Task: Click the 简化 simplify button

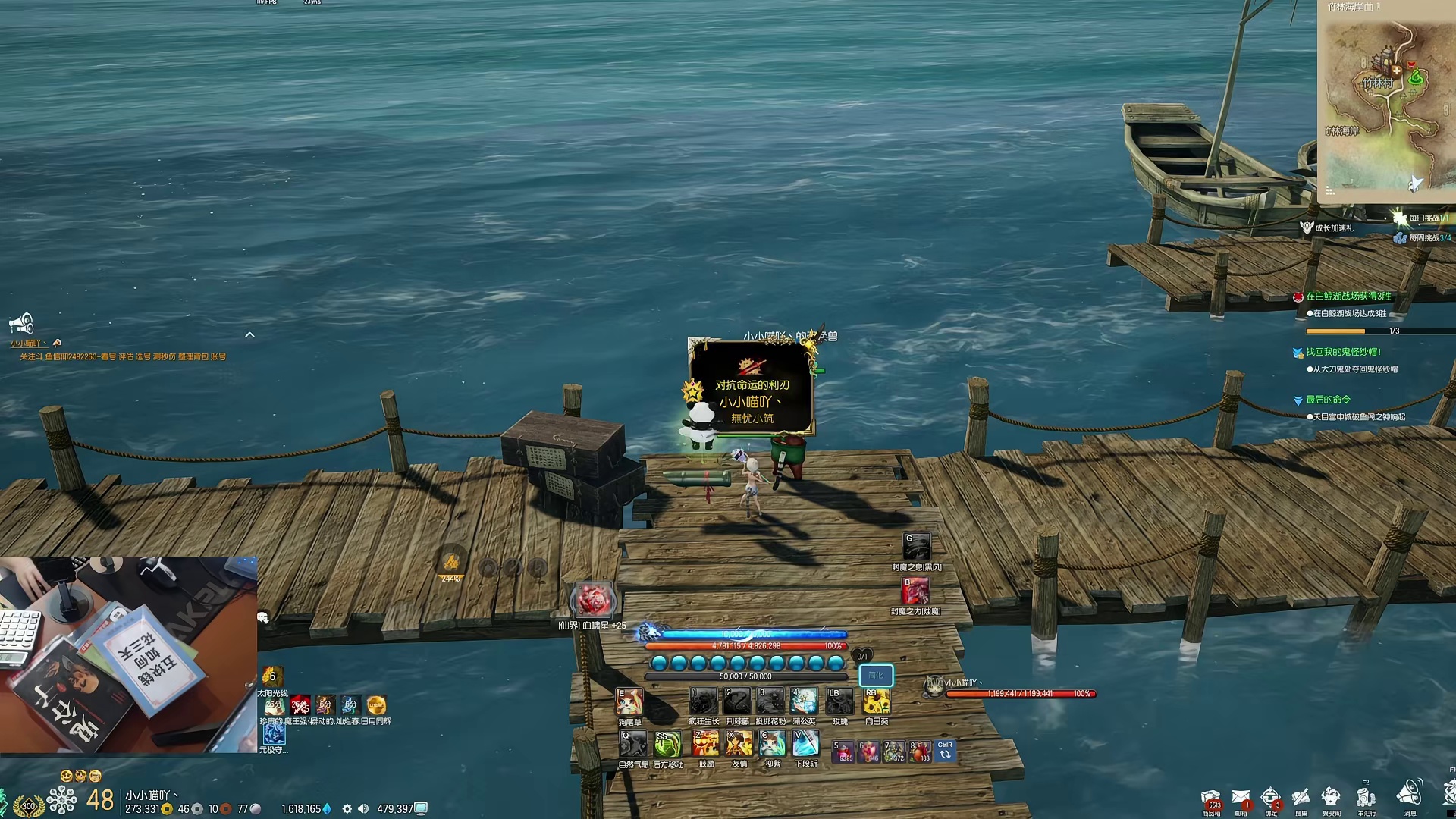Action: (x=876, y=675)
